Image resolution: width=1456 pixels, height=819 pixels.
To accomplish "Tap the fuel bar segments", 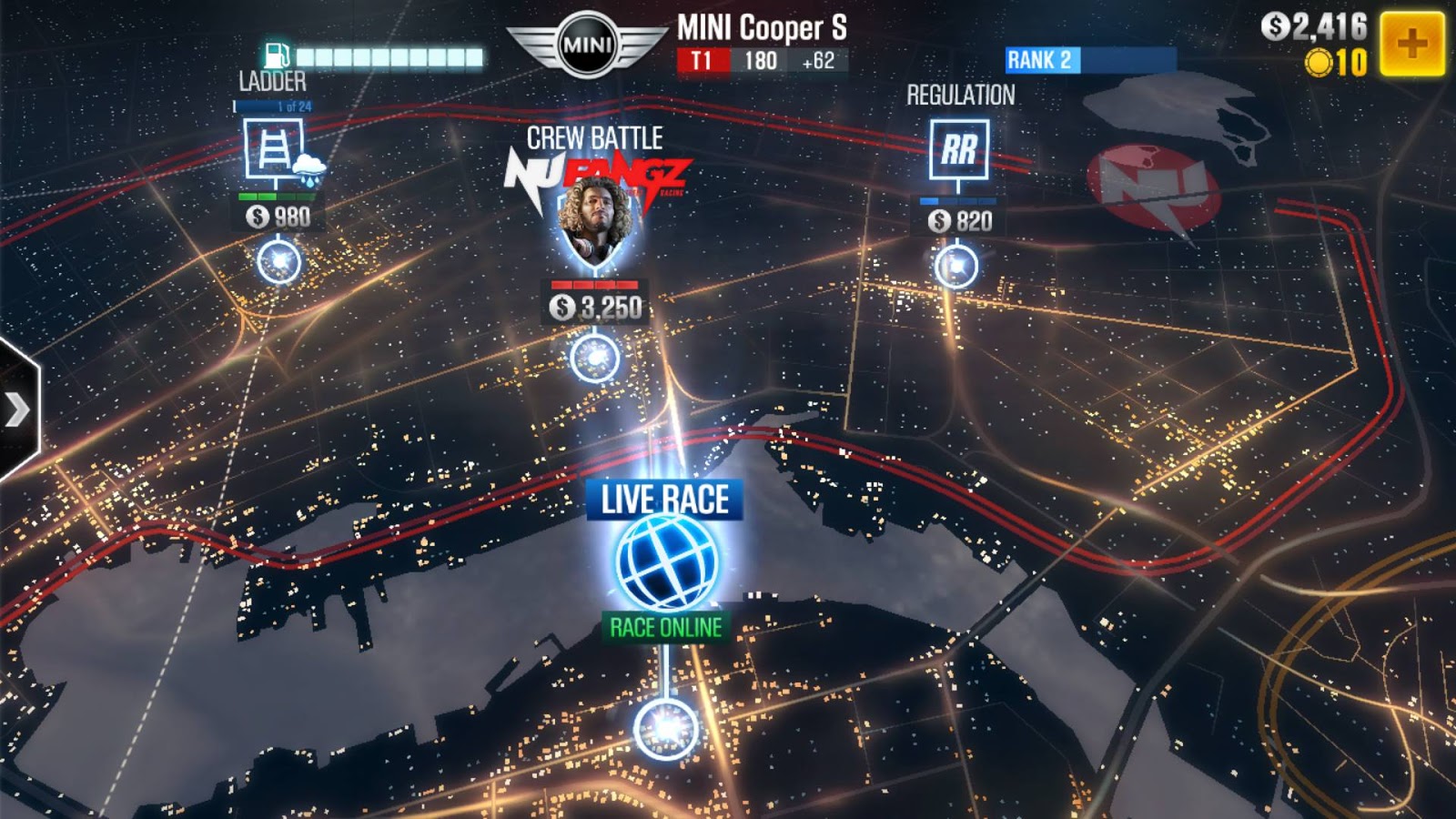I will pyautogui.click(x=391, y=55).
